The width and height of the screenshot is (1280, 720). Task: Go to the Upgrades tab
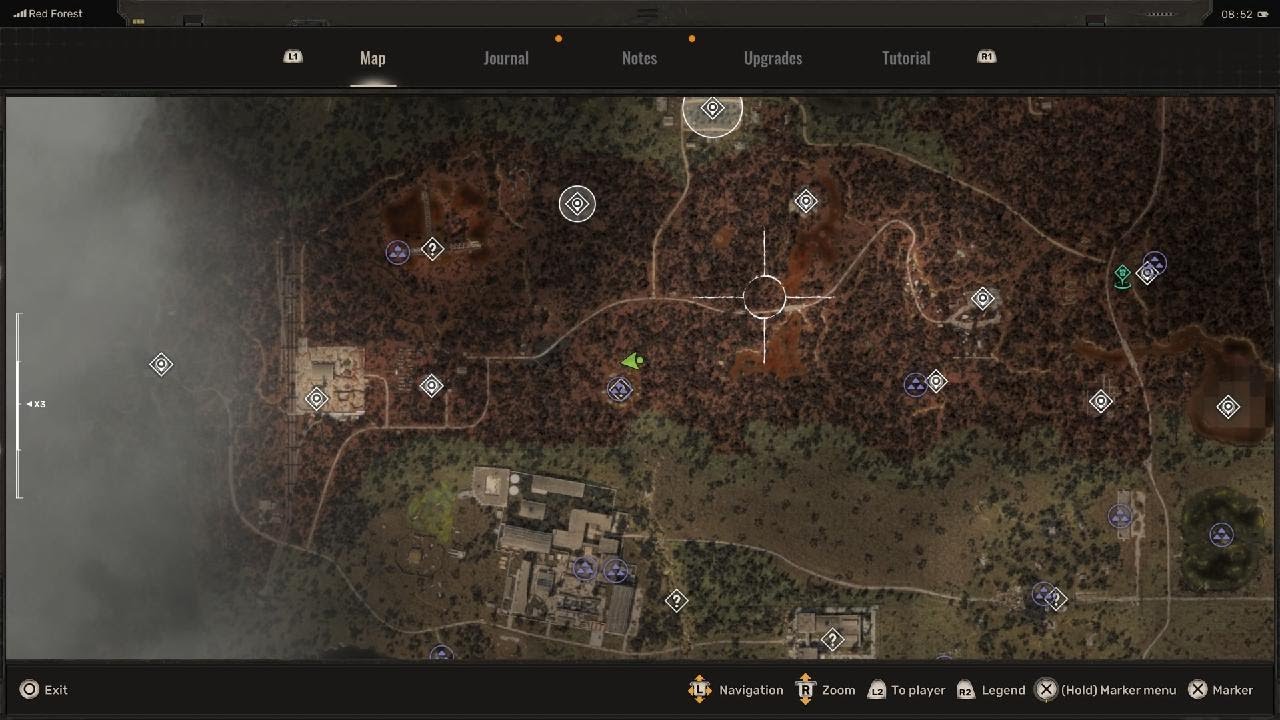coord(773,58)
